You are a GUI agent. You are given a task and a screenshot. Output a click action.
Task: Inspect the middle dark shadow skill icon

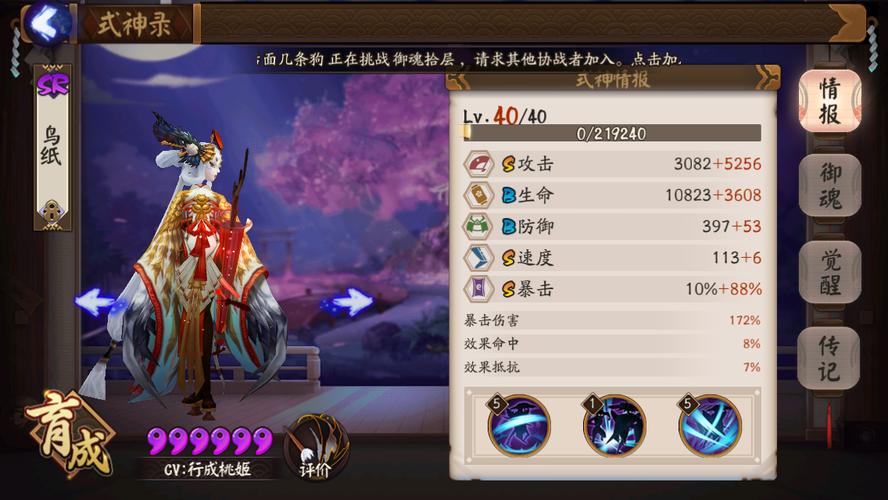614,426
